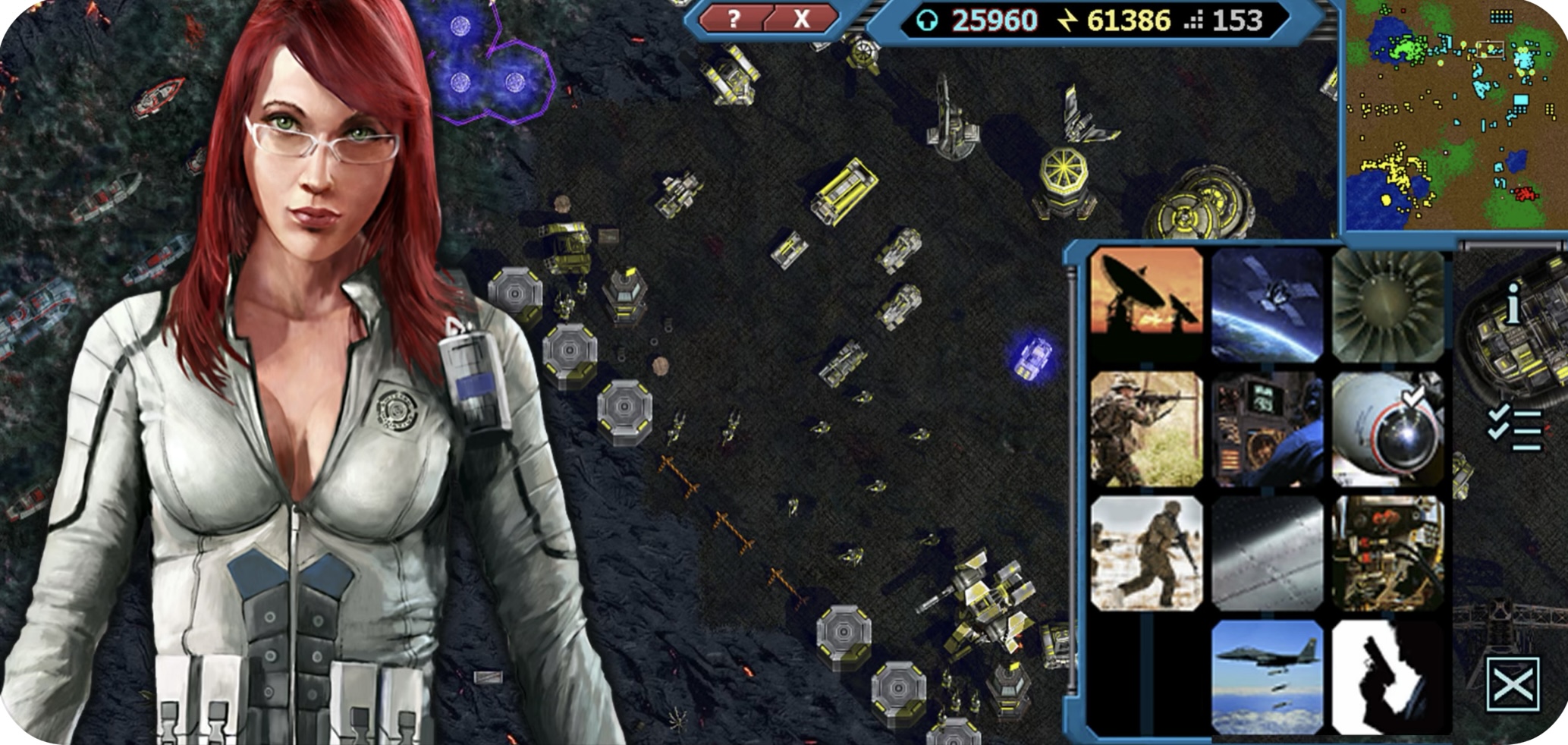Screen dimensions: 1568x745
Task: Show info with the i icon
Action: (1513, 305)
